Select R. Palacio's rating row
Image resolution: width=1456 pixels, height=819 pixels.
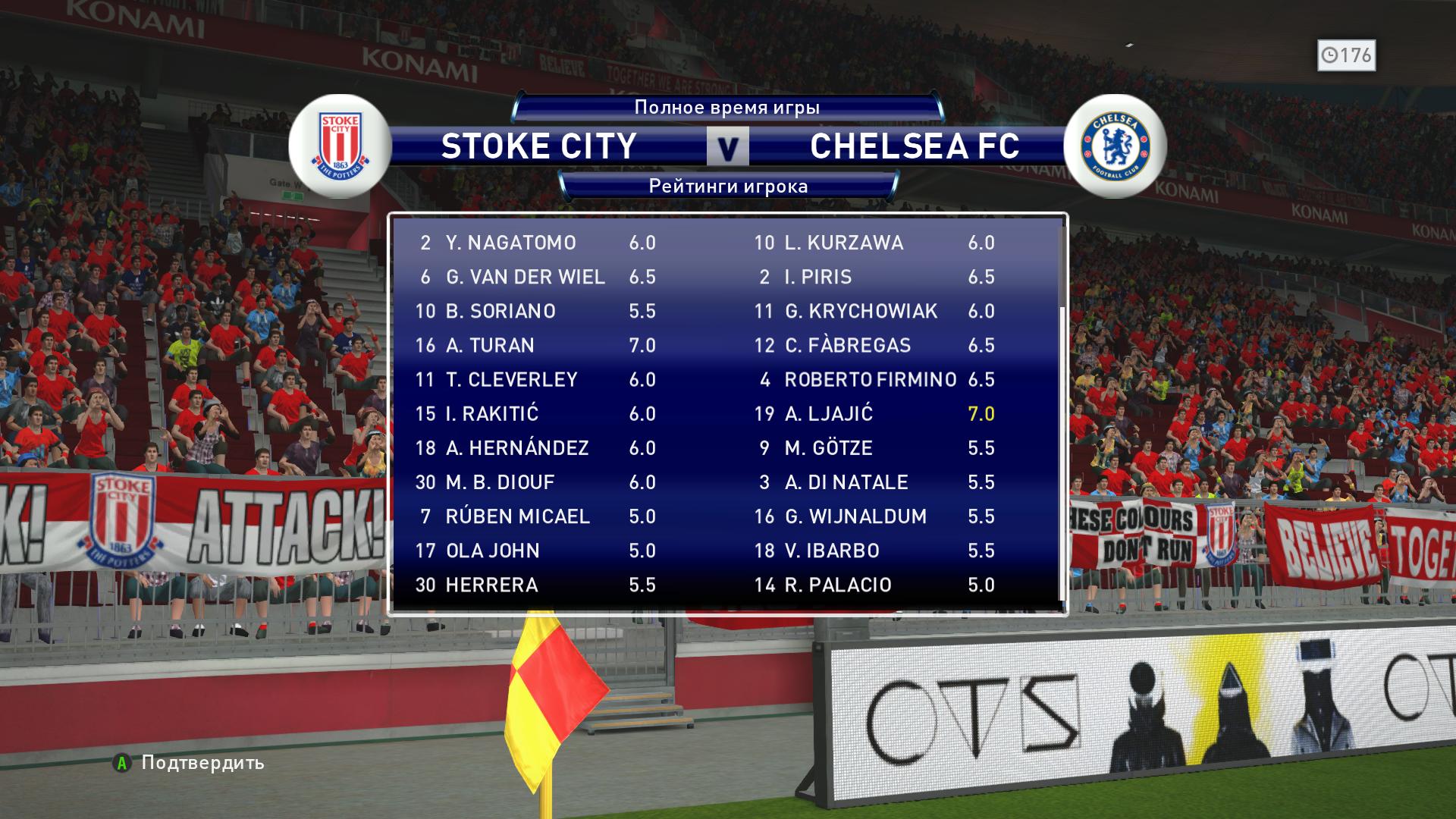(x=874, y=585)
